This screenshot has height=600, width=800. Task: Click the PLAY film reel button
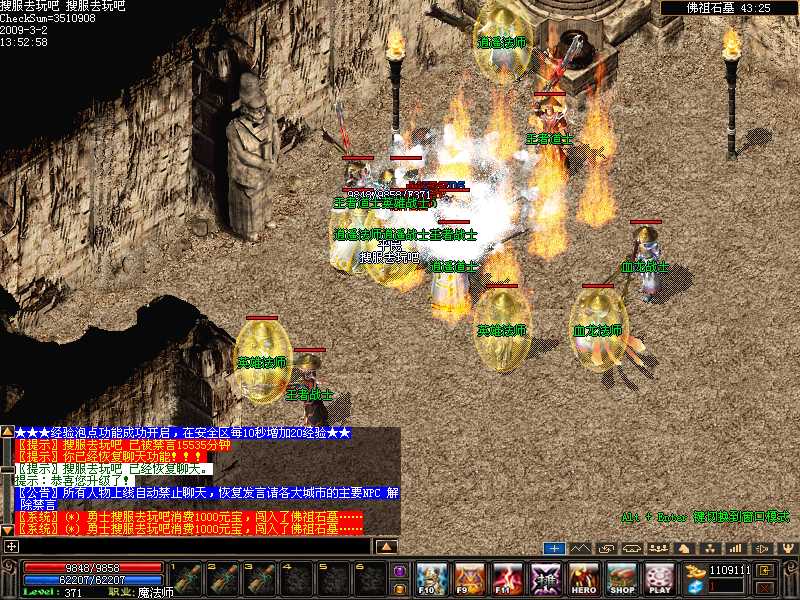click(659, 579)
